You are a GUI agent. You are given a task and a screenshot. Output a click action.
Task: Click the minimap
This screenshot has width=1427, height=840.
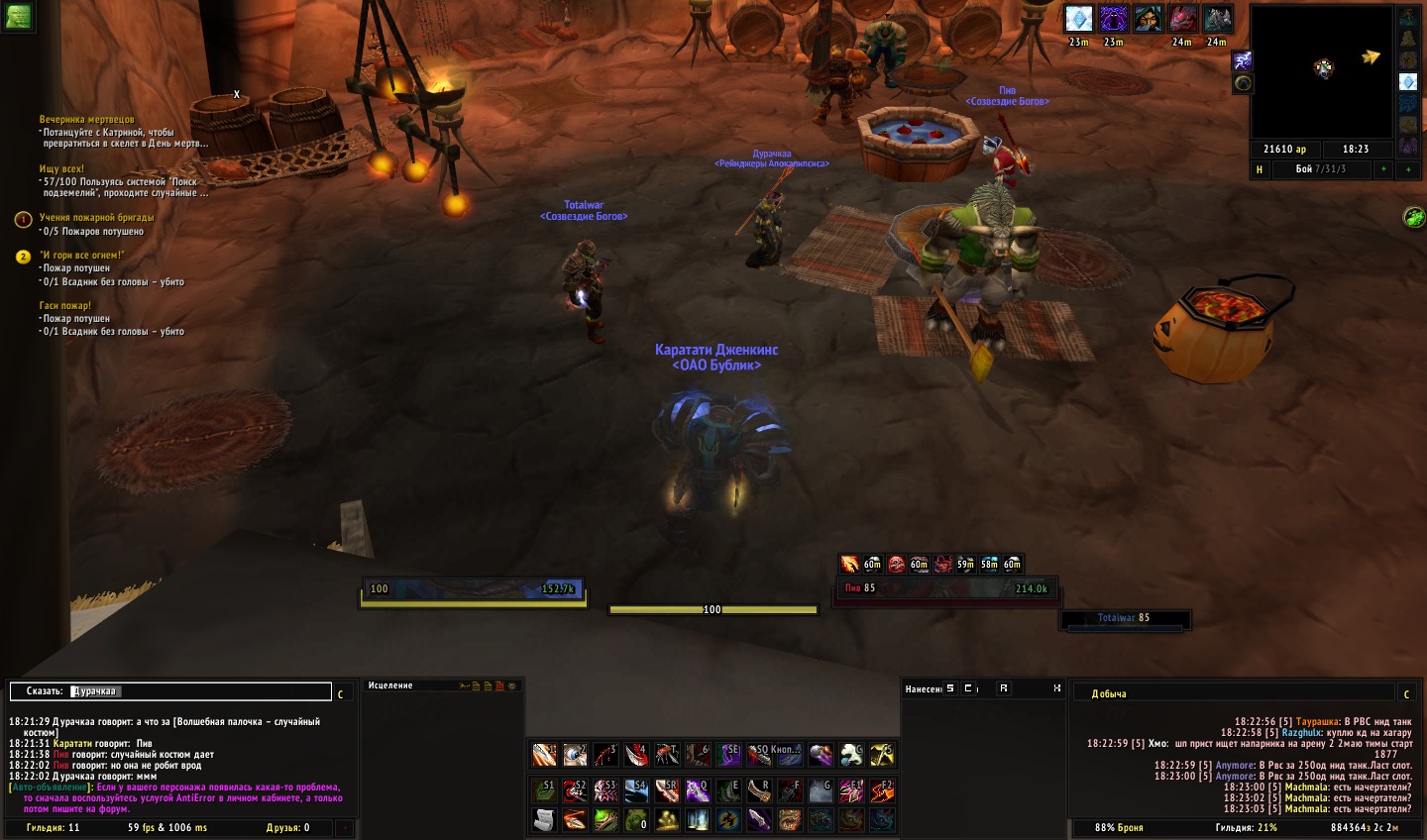coord(1322,71)
